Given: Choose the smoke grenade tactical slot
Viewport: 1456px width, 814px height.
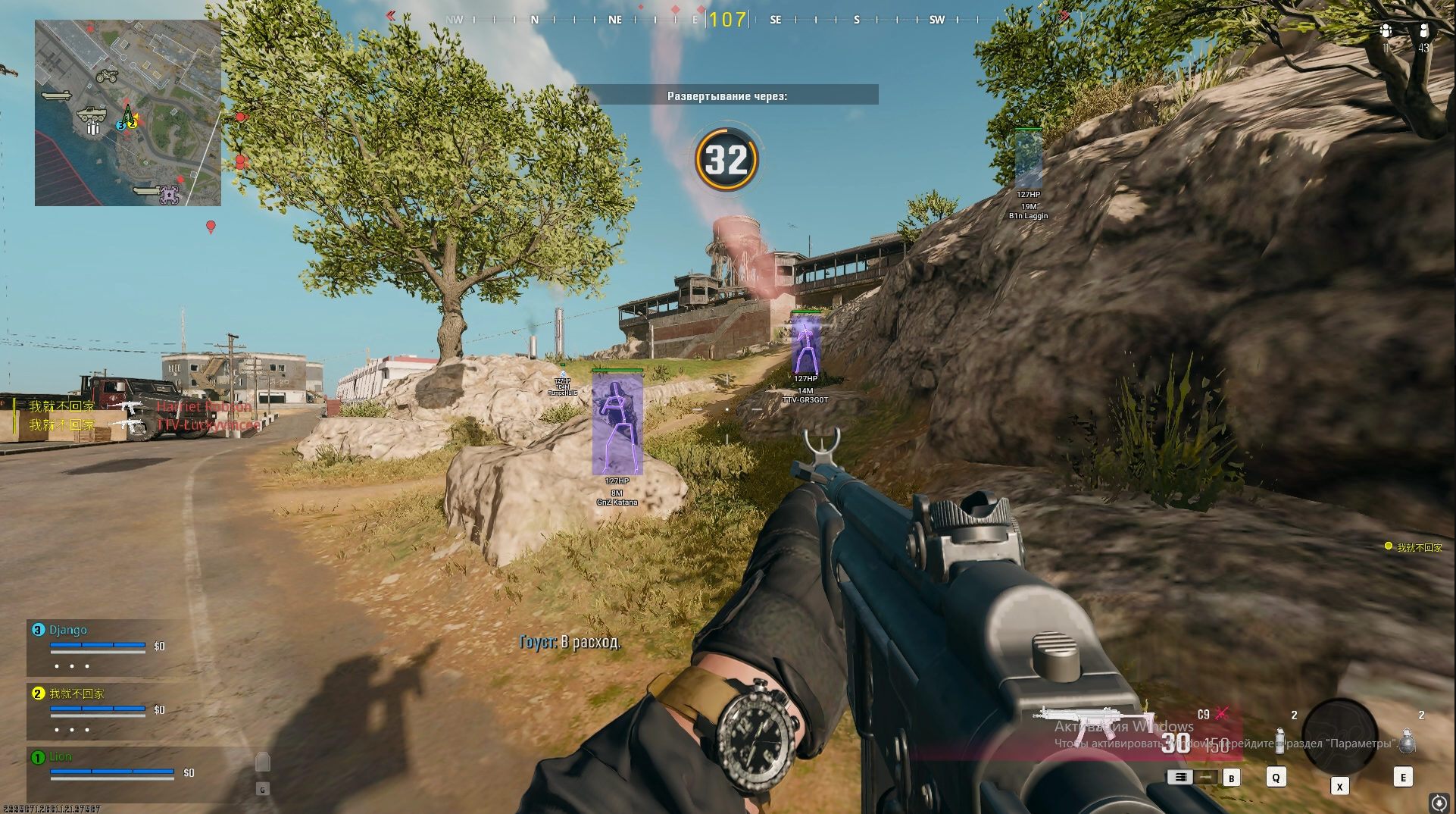Looking at the screenshot, I should (1279, 740).
